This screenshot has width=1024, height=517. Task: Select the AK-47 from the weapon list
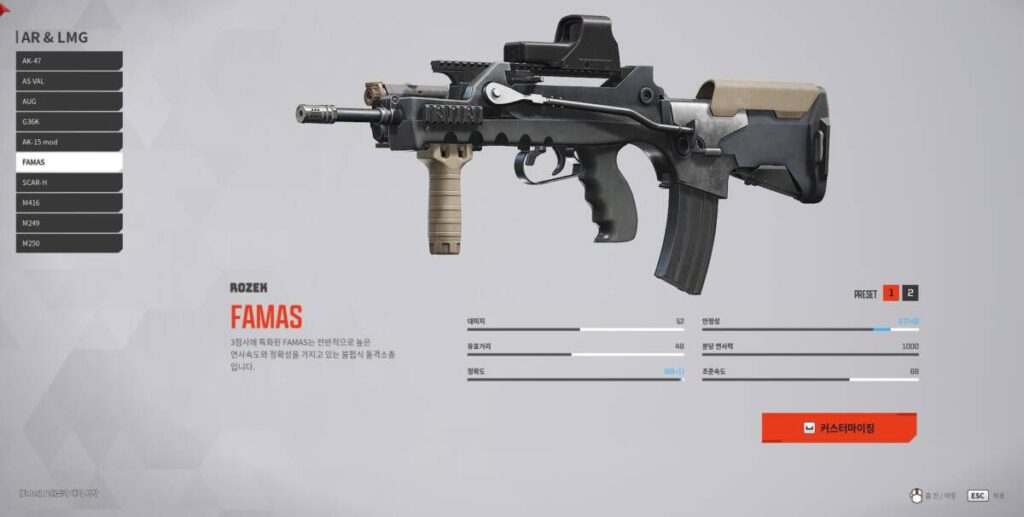(x=68, y=61)
